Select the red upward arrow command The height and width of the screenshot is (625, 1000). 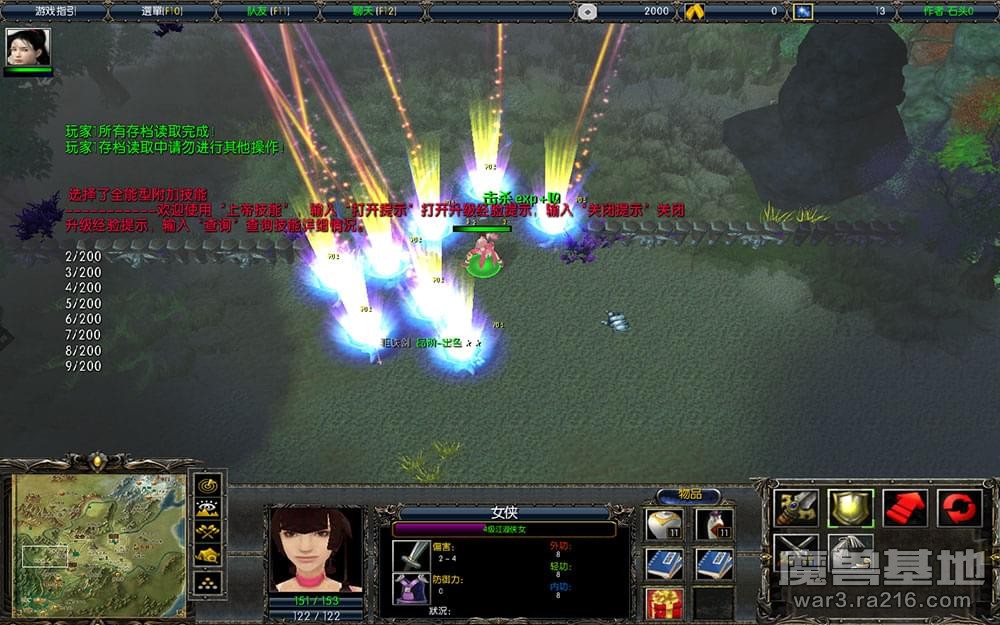click(x=905, y=508)
